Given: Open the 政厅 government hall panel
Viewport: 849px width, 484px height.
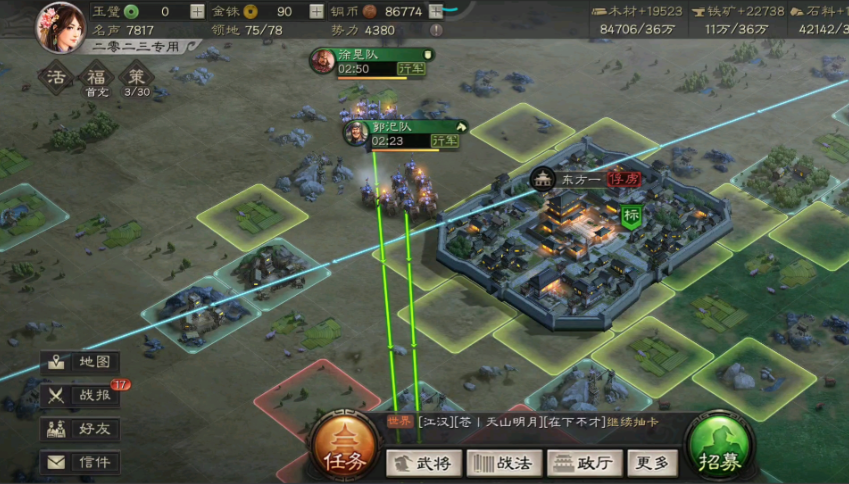Looking at the screenshot, I should click(585, 463).
